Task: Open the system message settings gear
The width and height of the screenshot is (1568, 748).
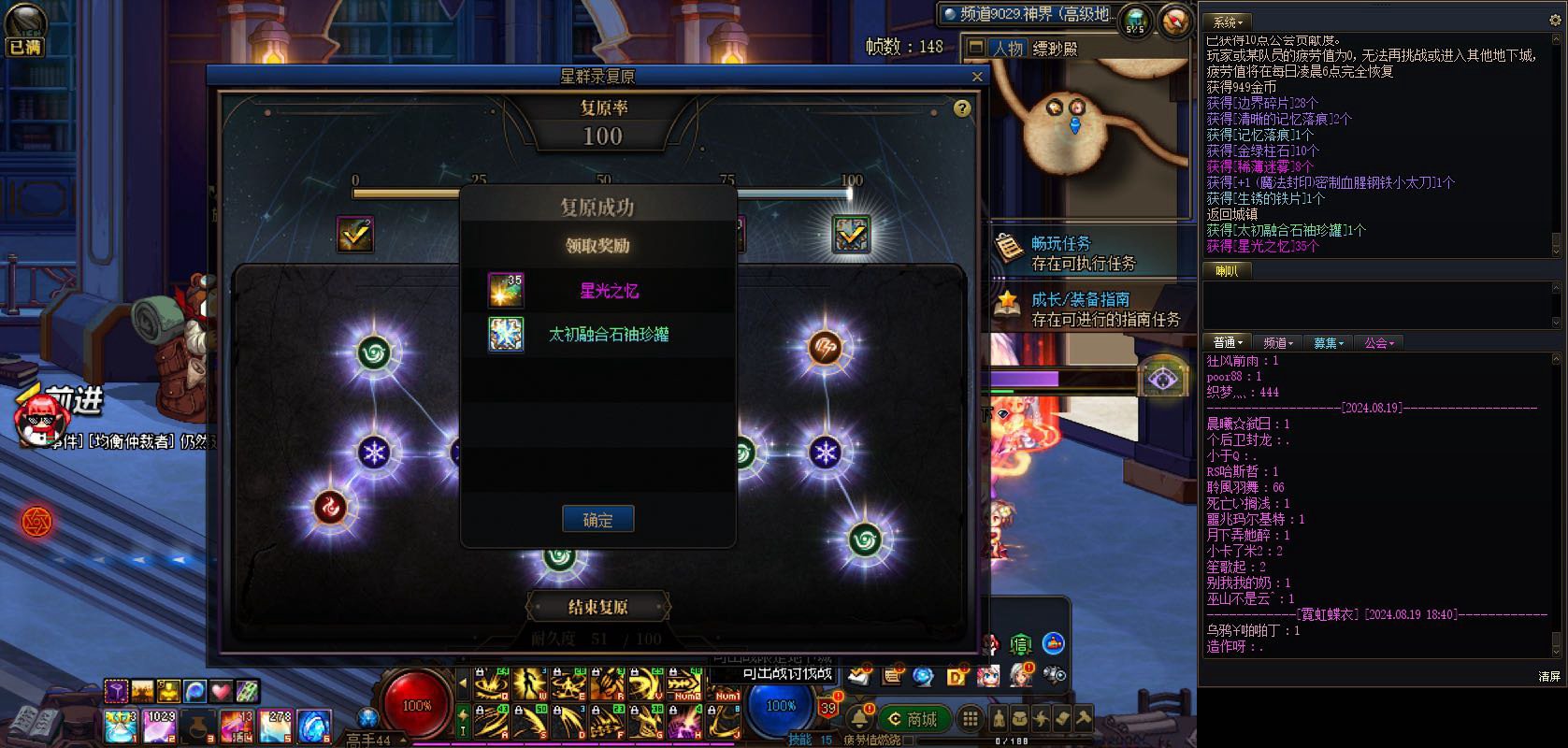Action: pos(1556,21)
